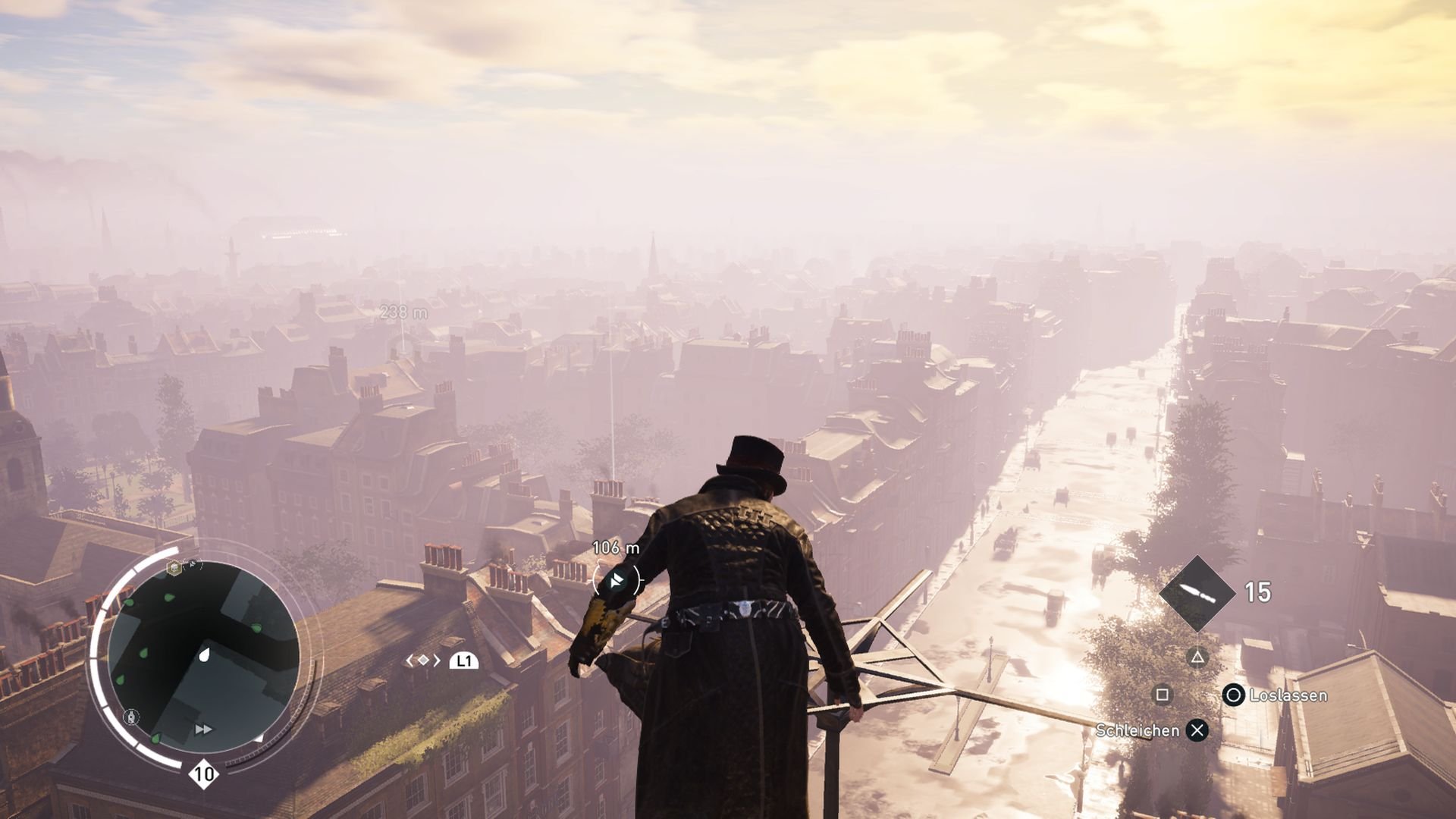The width and height of the screenshot is (1456, 819).
Task: Select a green collectible teardrop on the minimap
Action: pyautogui.click(x=143, y=651)
